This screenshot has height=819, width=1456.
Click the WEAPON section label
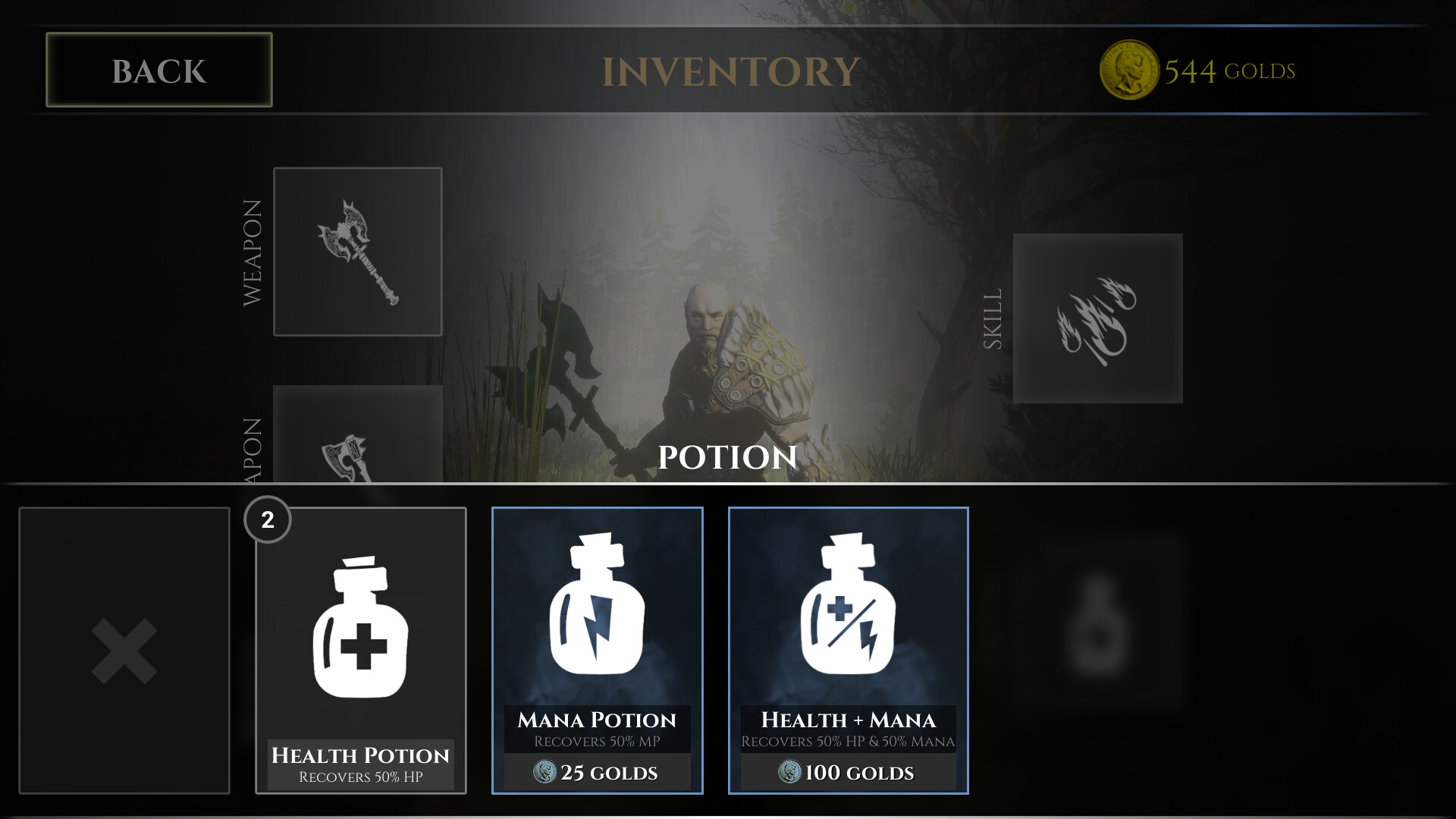(x=253, y=250)
